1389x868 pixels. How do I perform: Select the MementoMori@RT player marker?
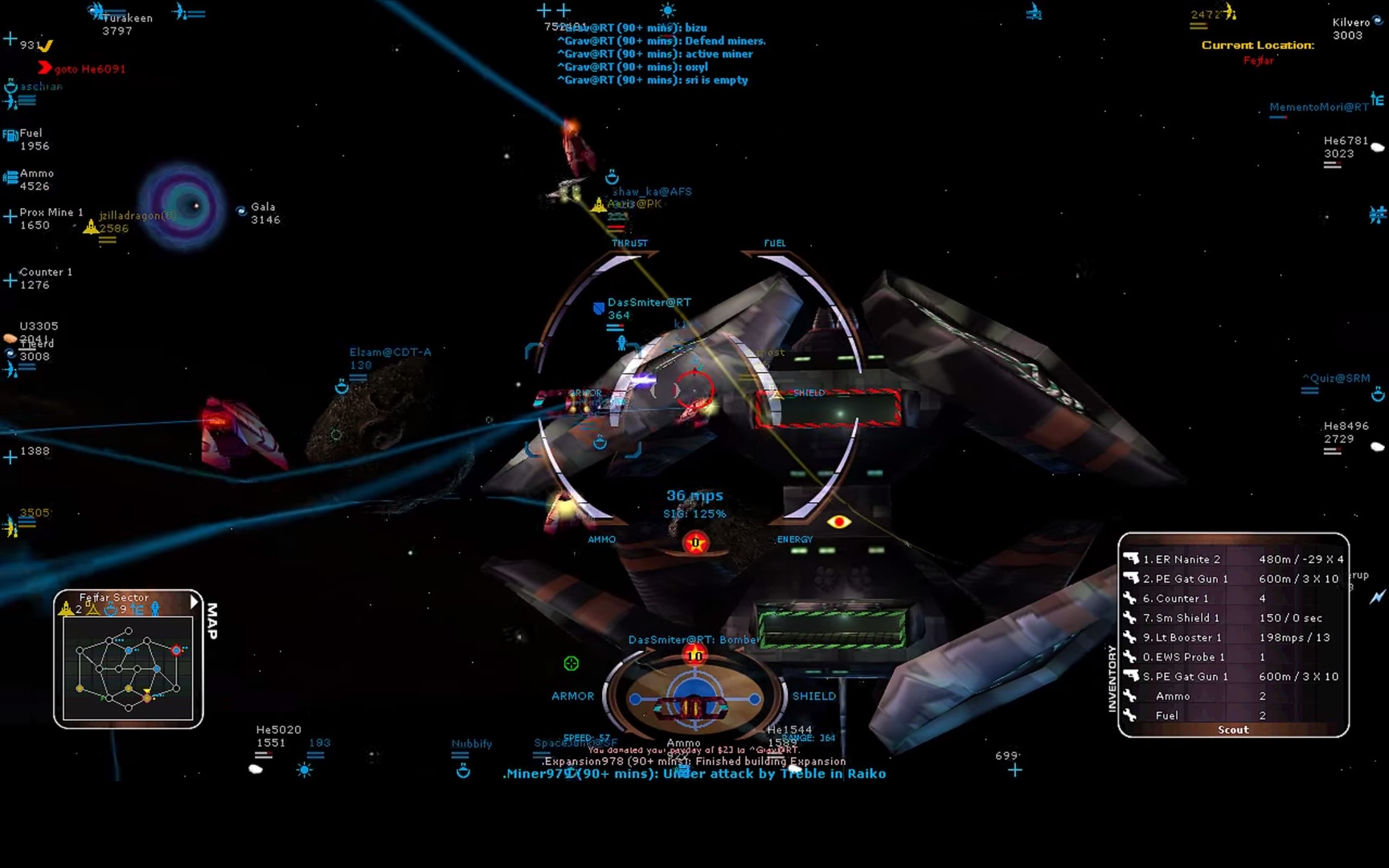pyautogui.click(x=1318, y=107)
